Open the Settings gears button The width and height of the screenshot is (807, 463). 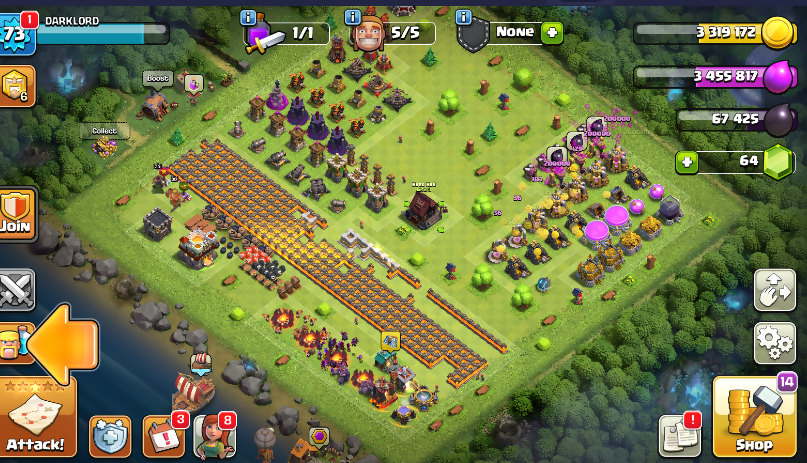[x=774, y=343]
